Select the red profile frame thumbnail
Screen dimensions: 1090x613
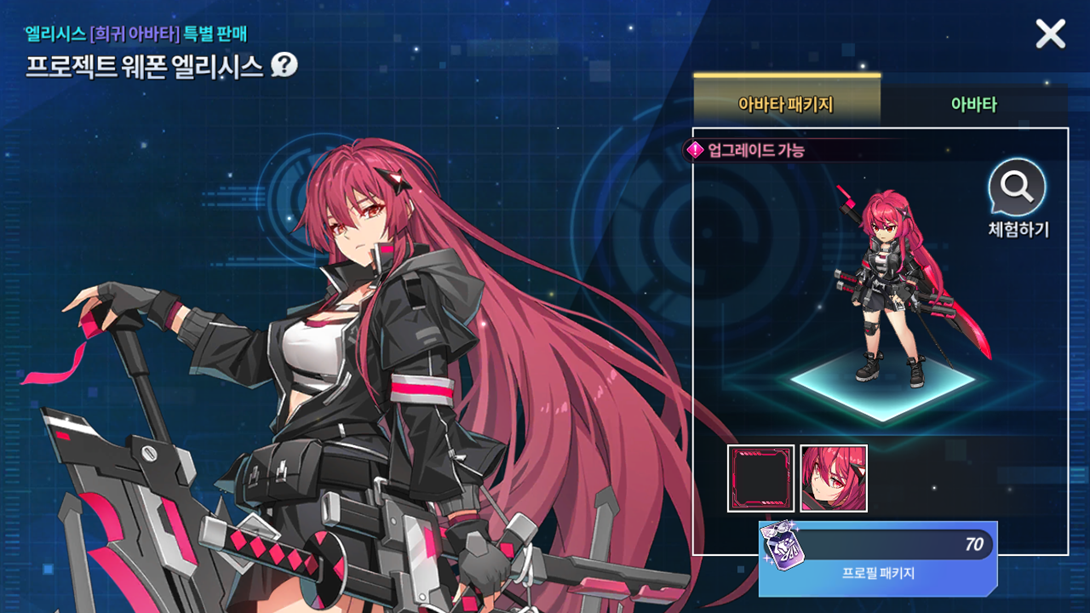coord(761,479)
